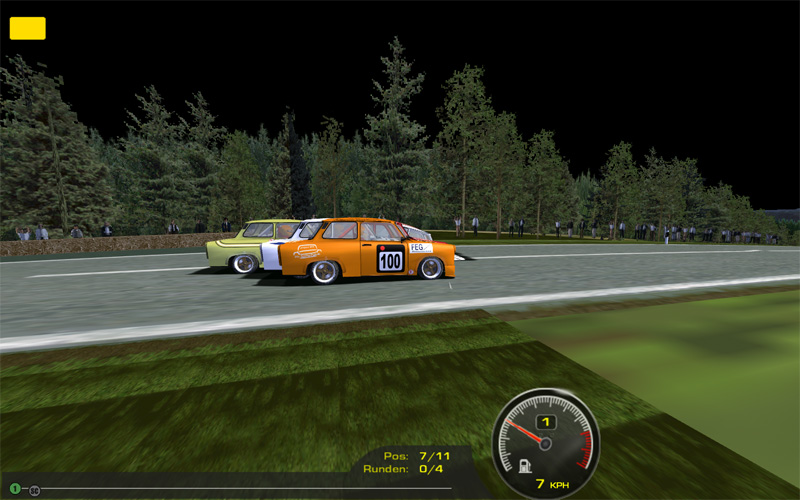Select the grey SC marker on progress bar
The height and width of the screenshot is (500, 800).
[35, 490]
